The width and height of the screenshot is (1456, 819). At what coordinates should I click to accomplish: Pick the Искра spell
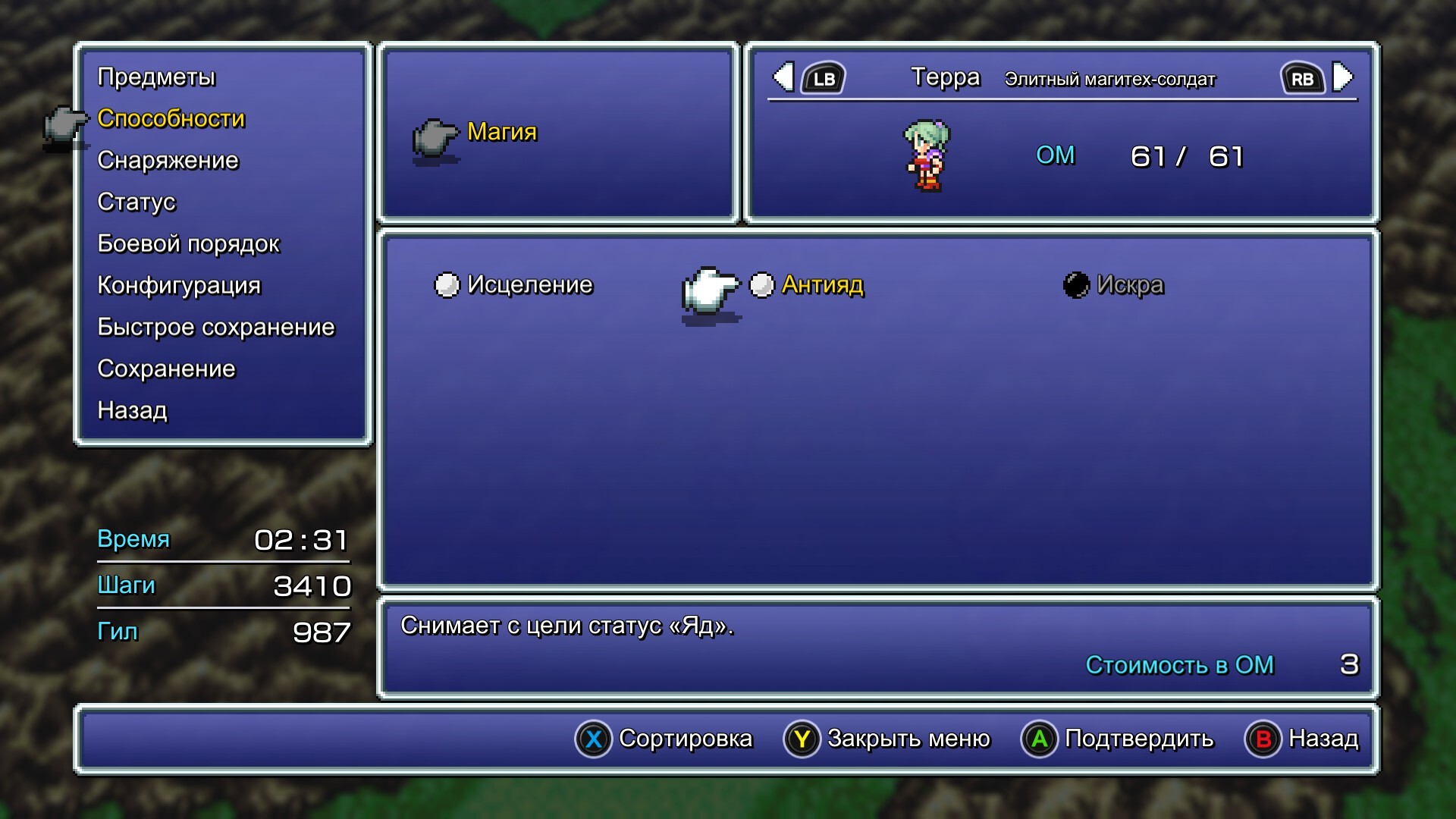[x=1129, y=285]
